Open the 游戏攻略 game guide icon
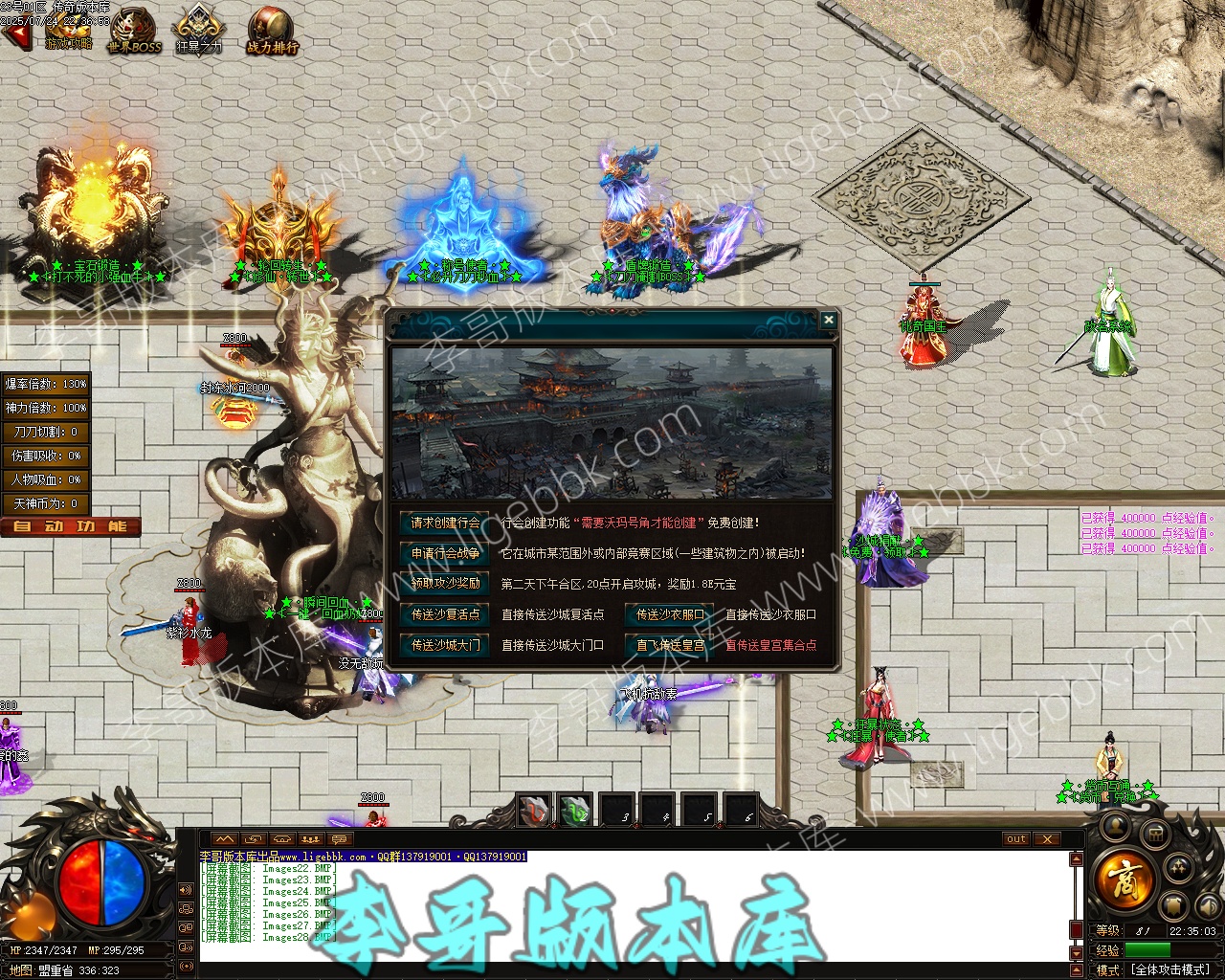This screenshot has height=980, width=1225. (69, 31)
